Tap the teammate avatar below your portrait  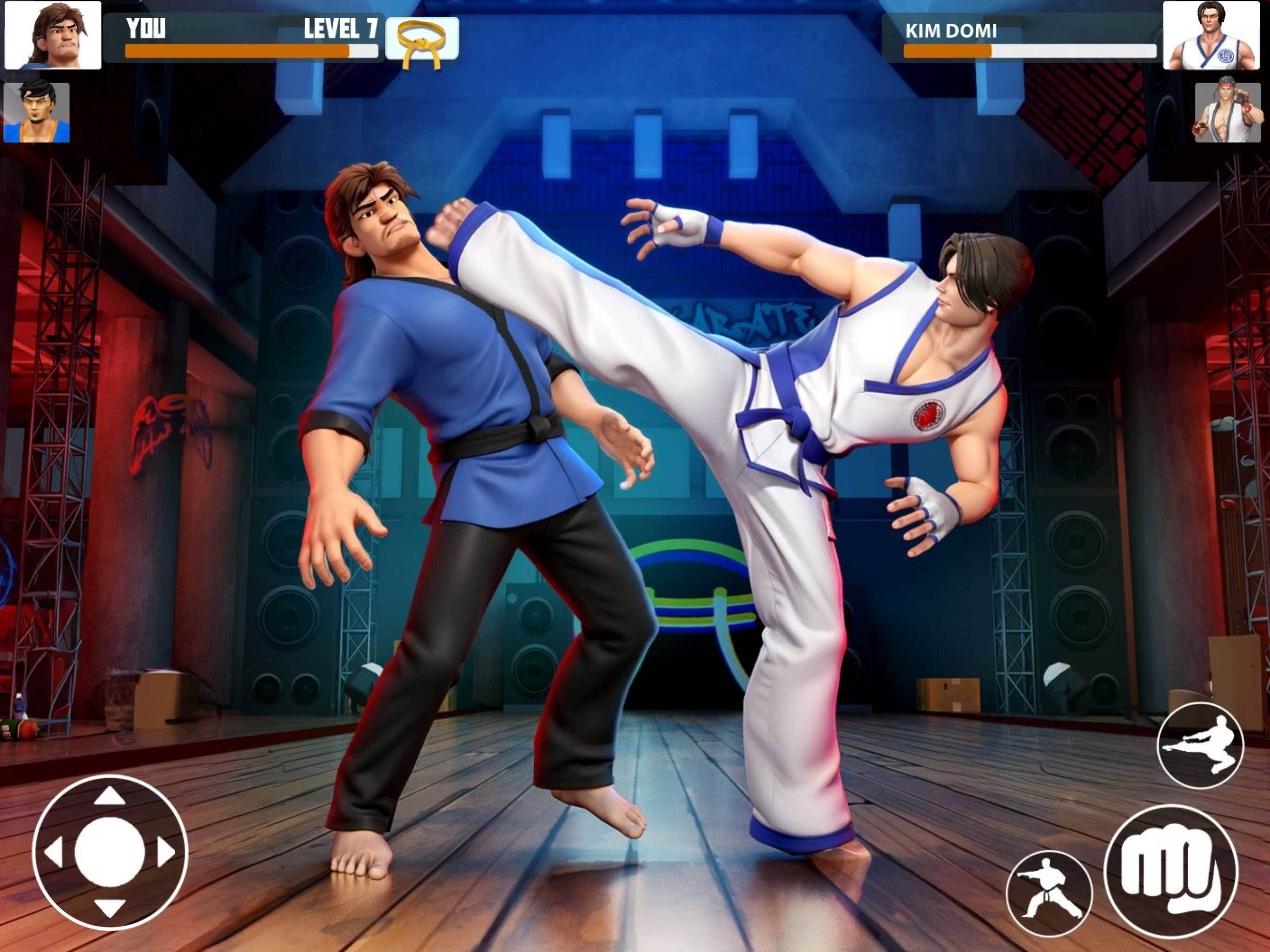(x=36, y=114)
